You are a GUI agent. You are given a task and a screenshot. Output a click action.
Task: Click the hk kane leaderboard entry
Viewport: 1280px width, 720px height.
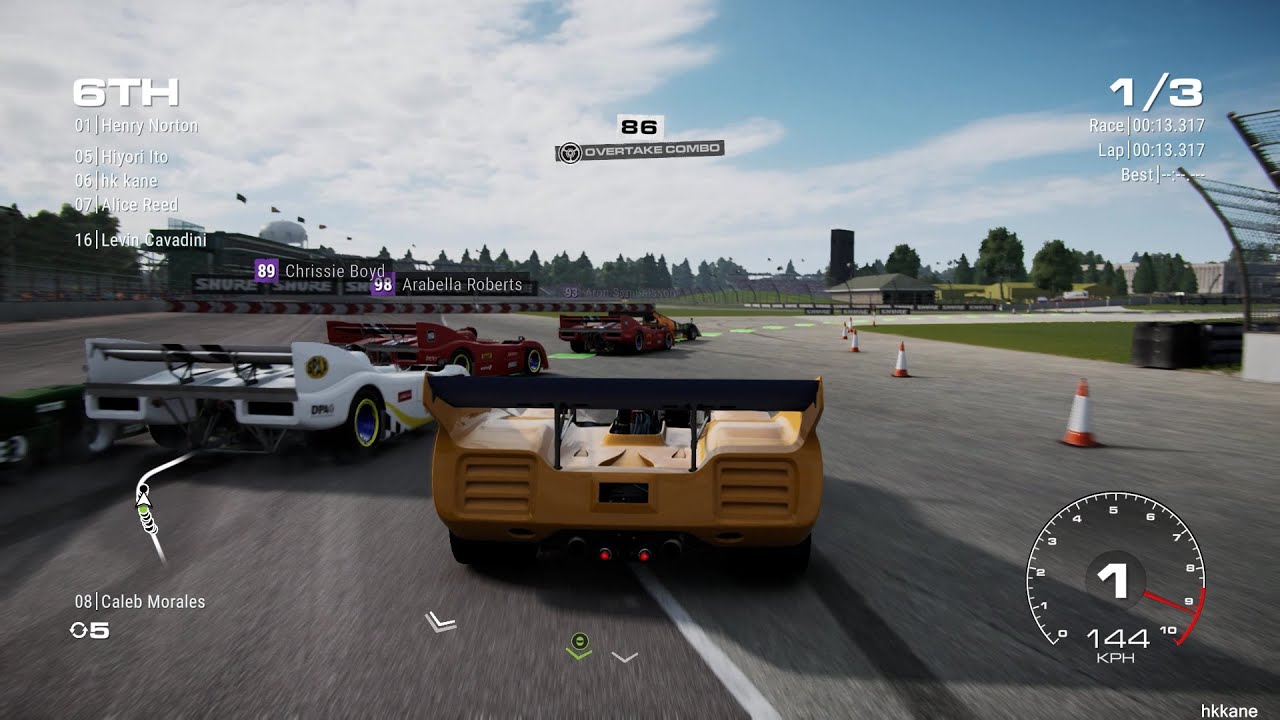[x=116, y=180]
